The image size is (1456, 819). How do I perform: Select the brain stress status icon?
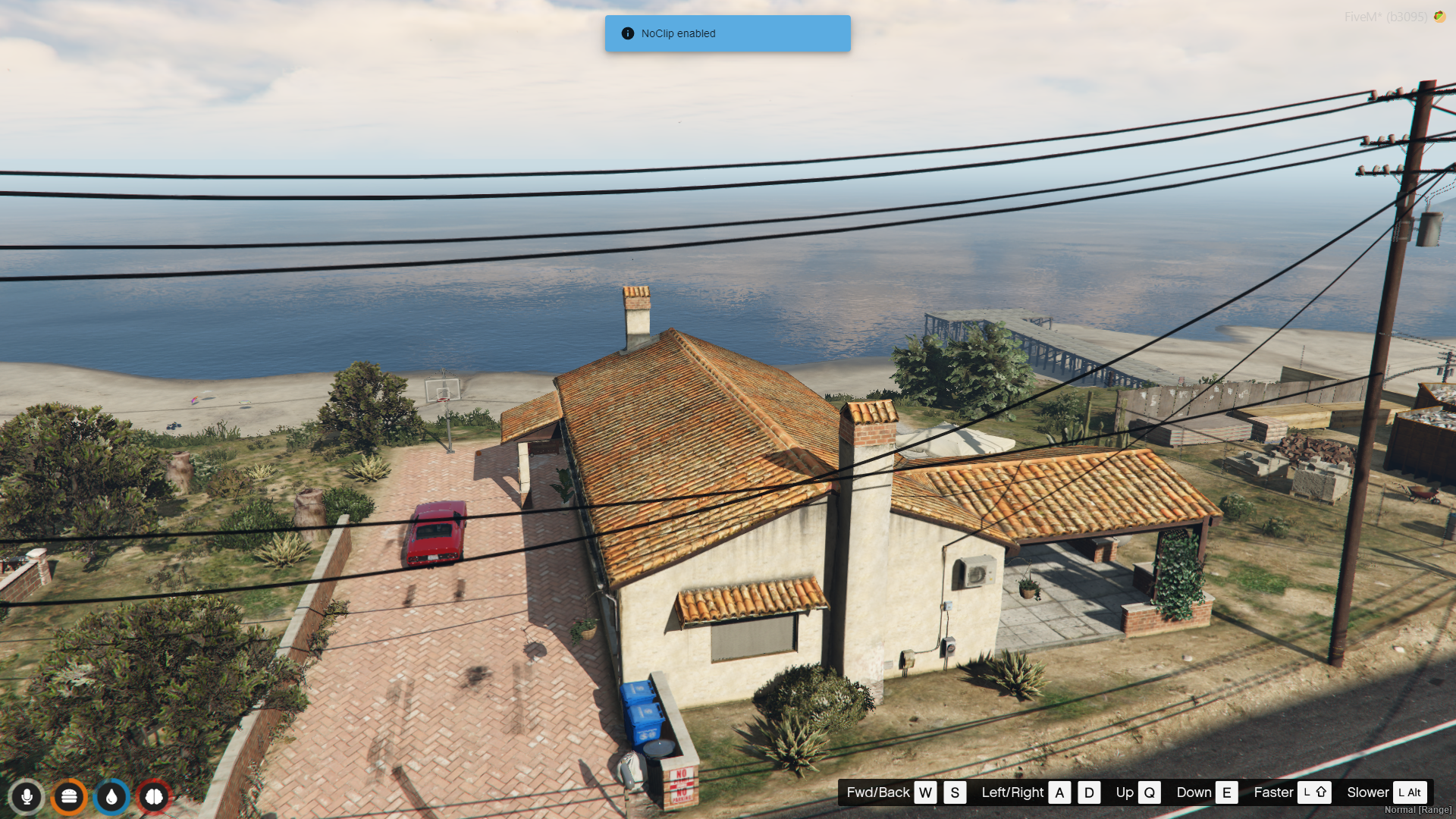click(x=154, y=796)
